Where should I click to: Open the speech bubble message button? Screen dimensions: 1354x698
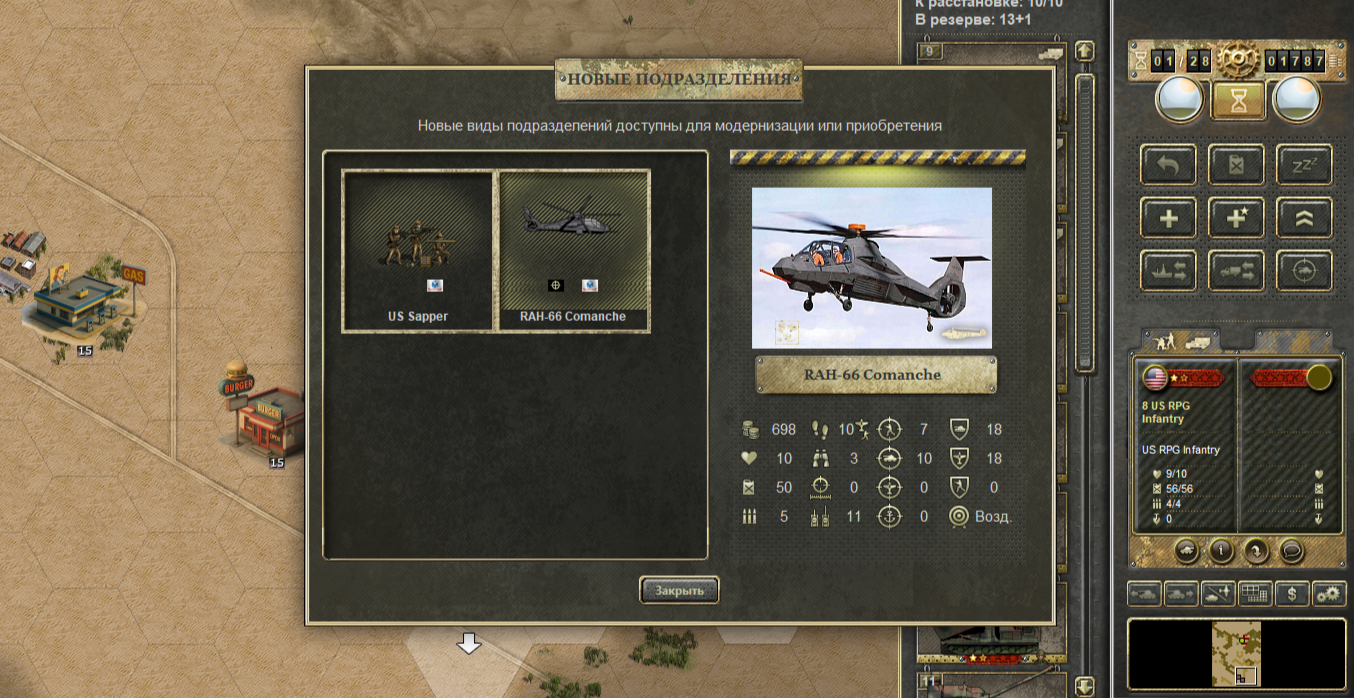click(1292, 549)
